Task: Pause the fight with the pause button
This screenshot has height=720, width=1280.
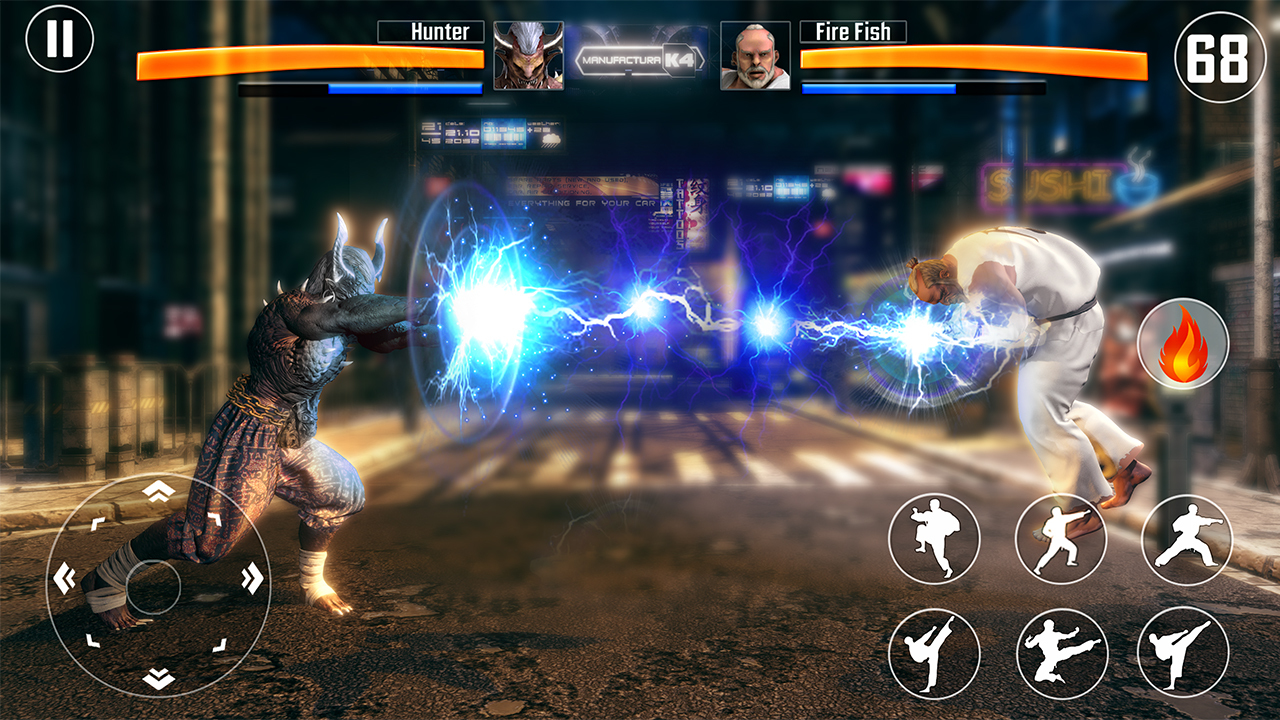Action: click(x=60, y=38)
